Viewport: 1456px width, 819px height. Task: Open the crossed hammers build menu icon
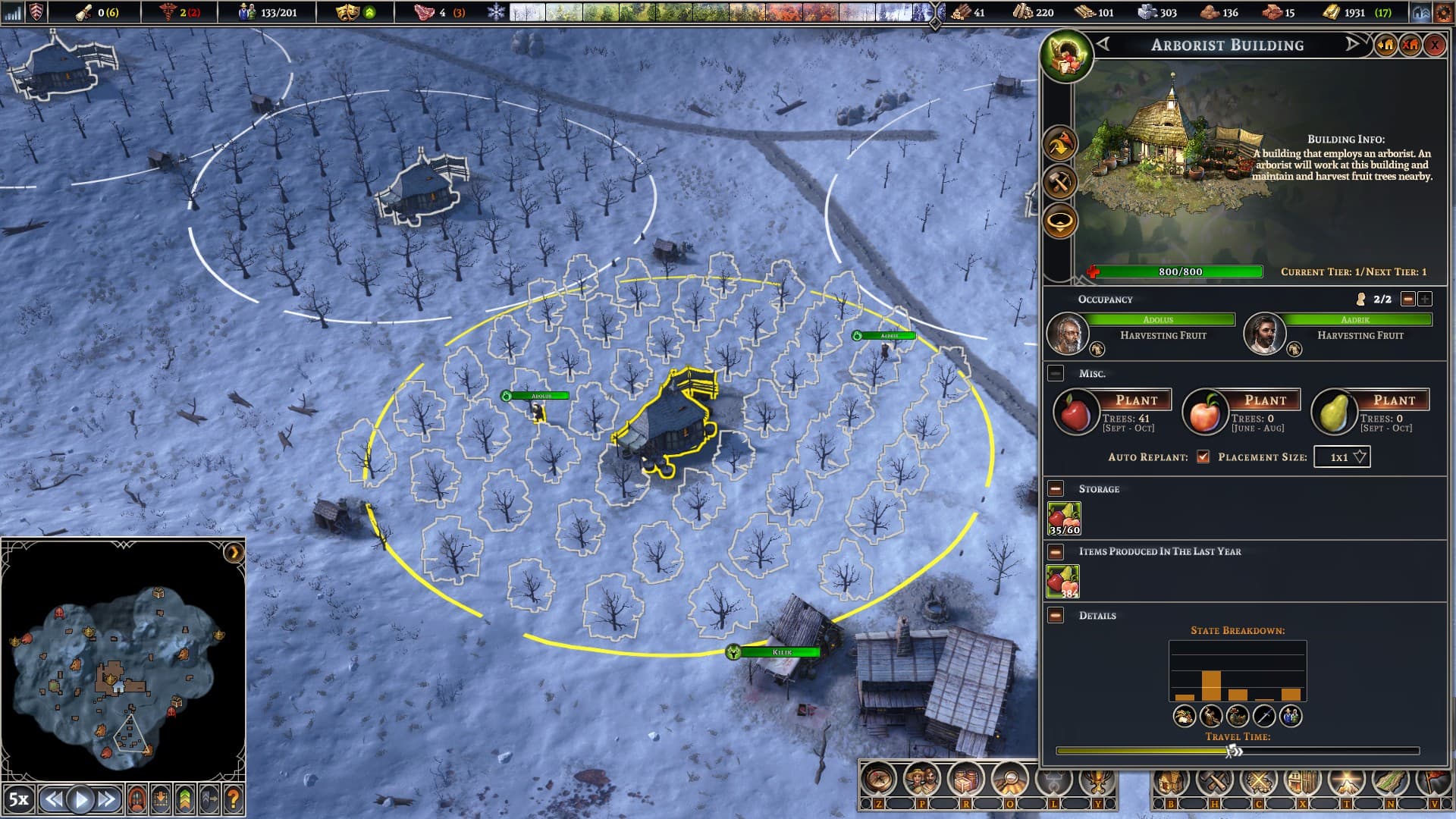pyautogui.click(x=1216, y=781)
